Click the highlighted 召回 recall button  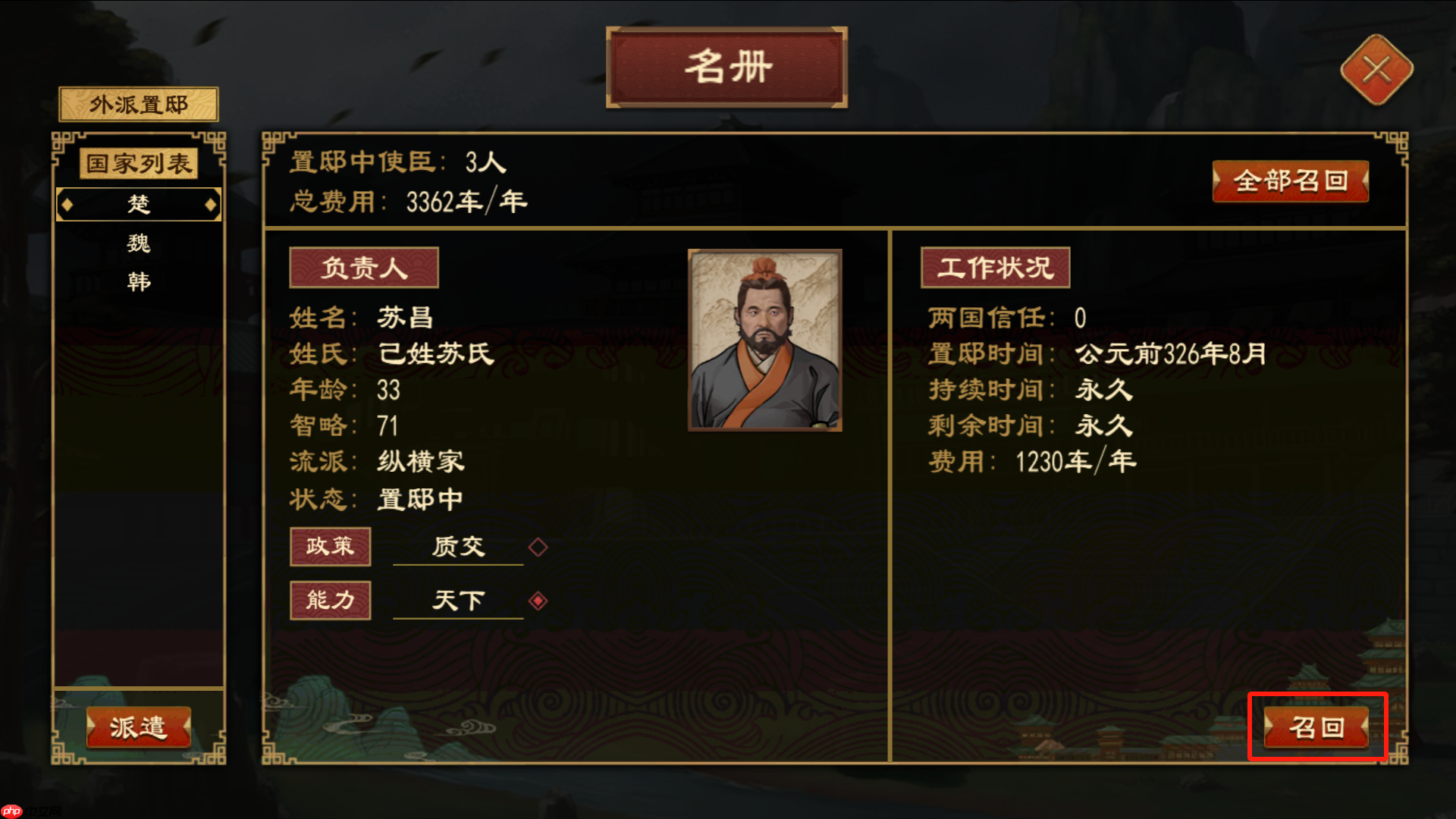(x=1318, y=726)
